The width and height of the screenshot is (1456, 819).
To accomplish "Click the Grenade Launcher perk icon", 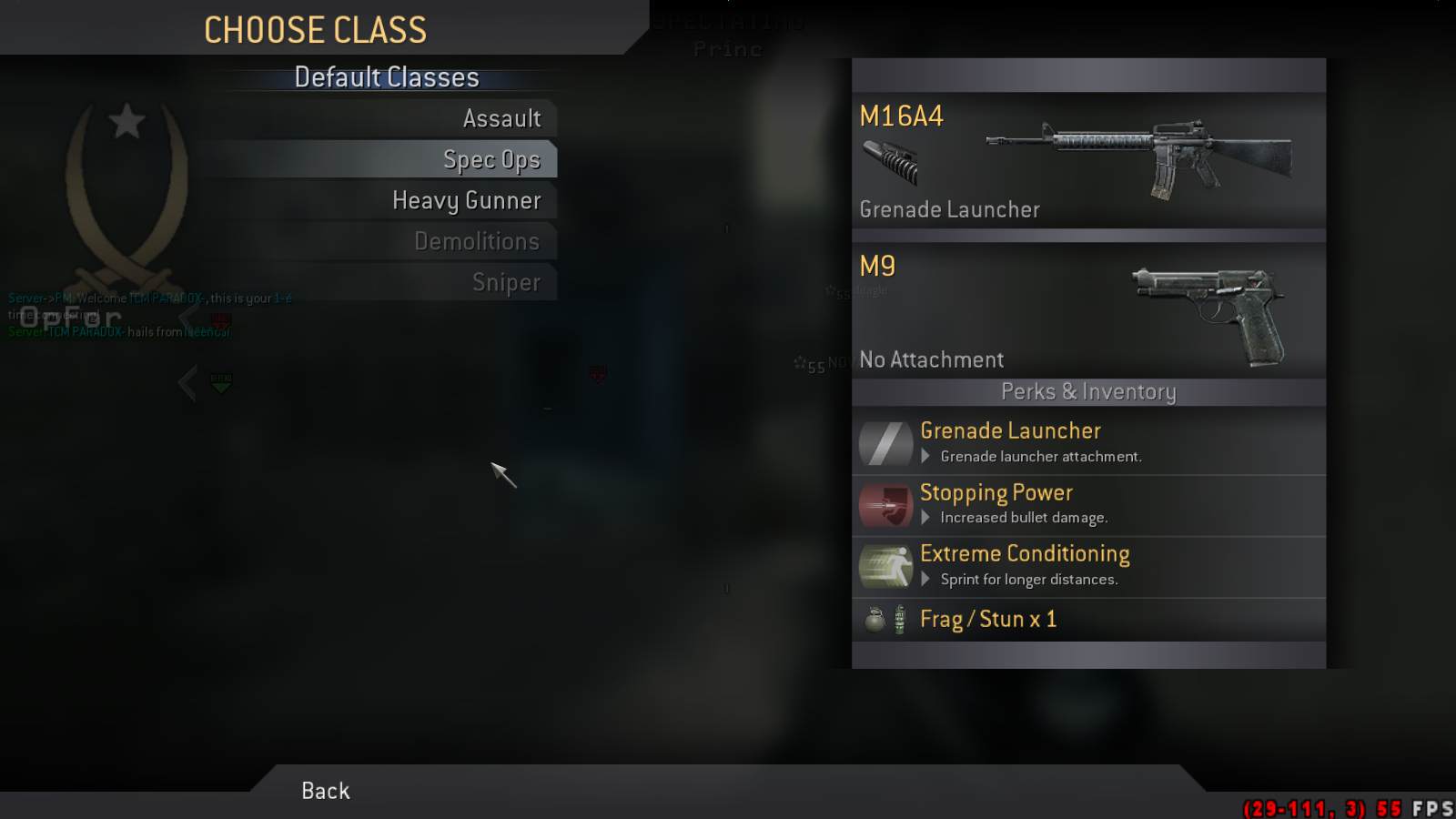I will pyautogui.click(x=885, y=443).
